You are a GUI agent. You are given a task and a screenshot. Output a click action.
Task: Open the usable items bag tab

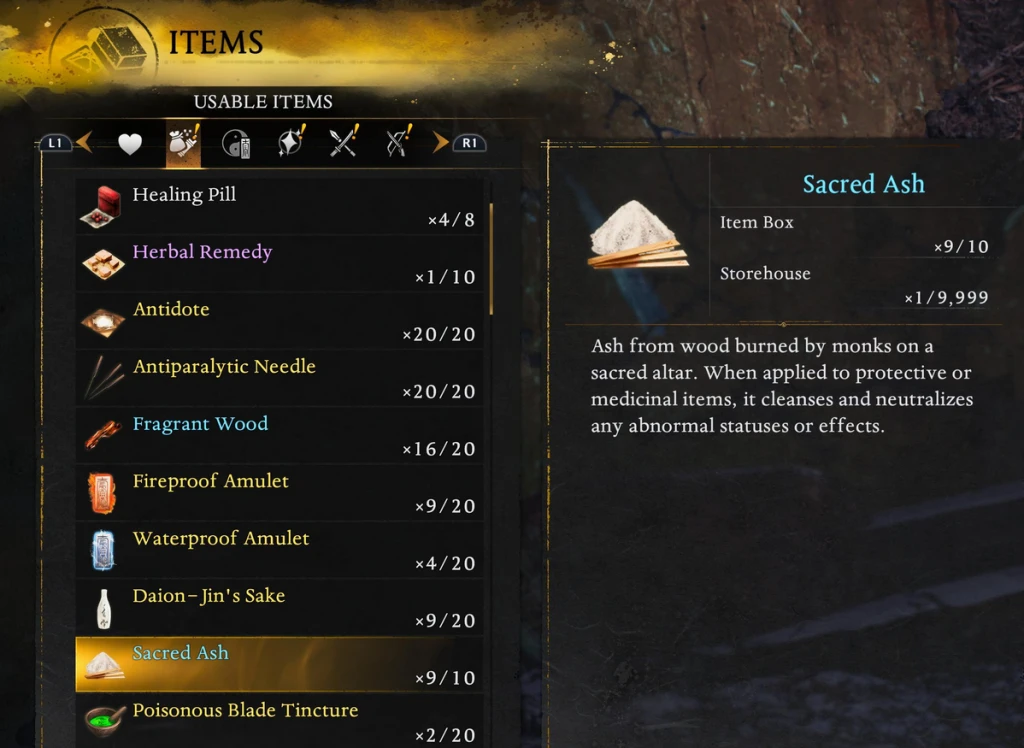tap(183, 144)
